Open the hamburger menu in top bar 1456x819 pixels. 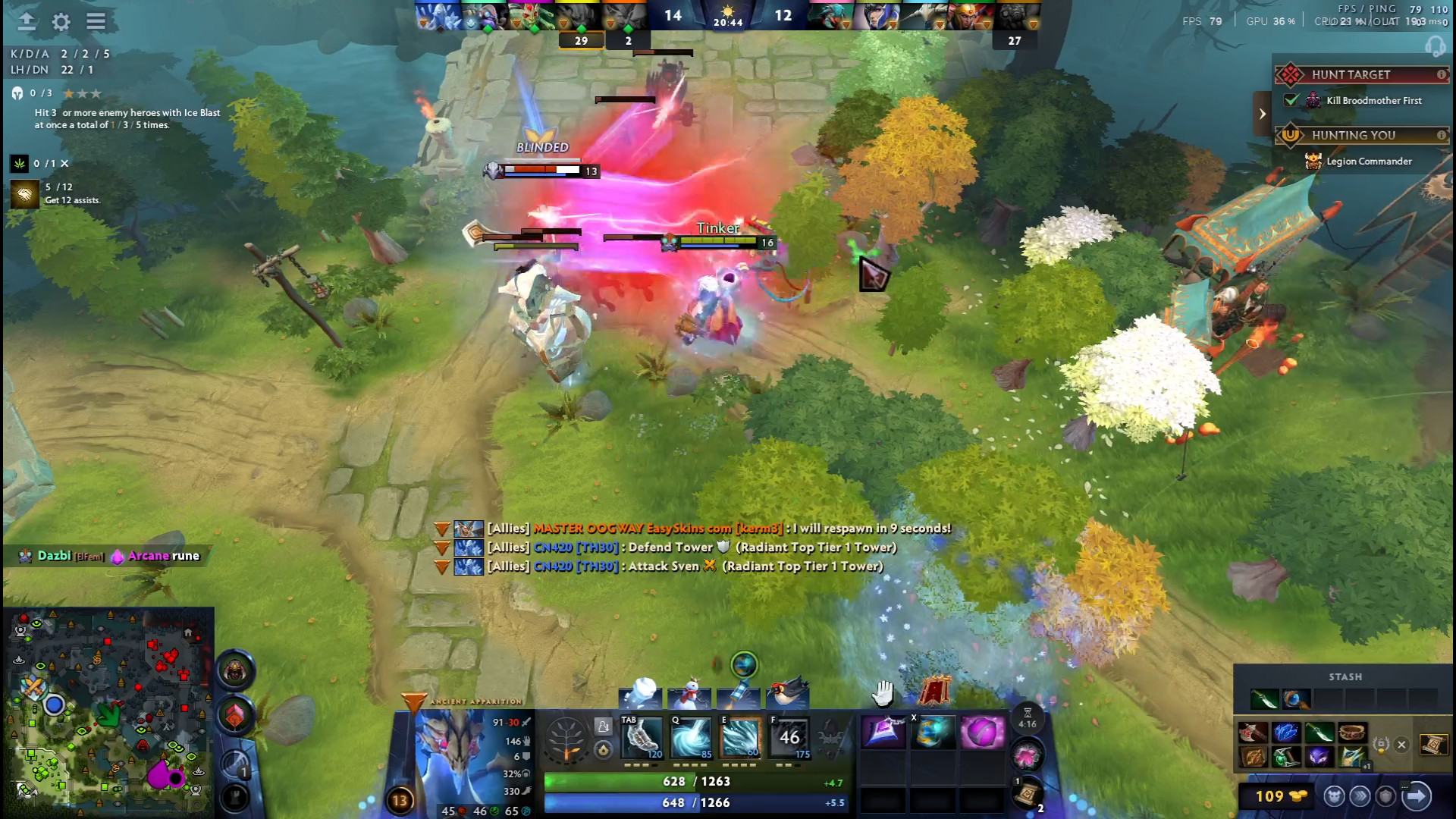96,22
